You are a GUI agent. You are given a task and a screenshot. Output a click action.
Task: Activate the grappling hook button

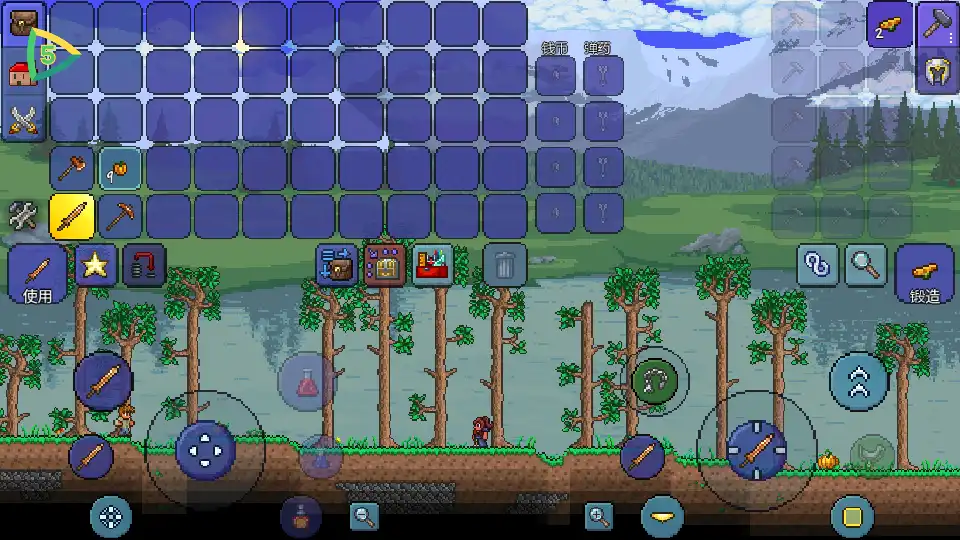click(655, 380)
